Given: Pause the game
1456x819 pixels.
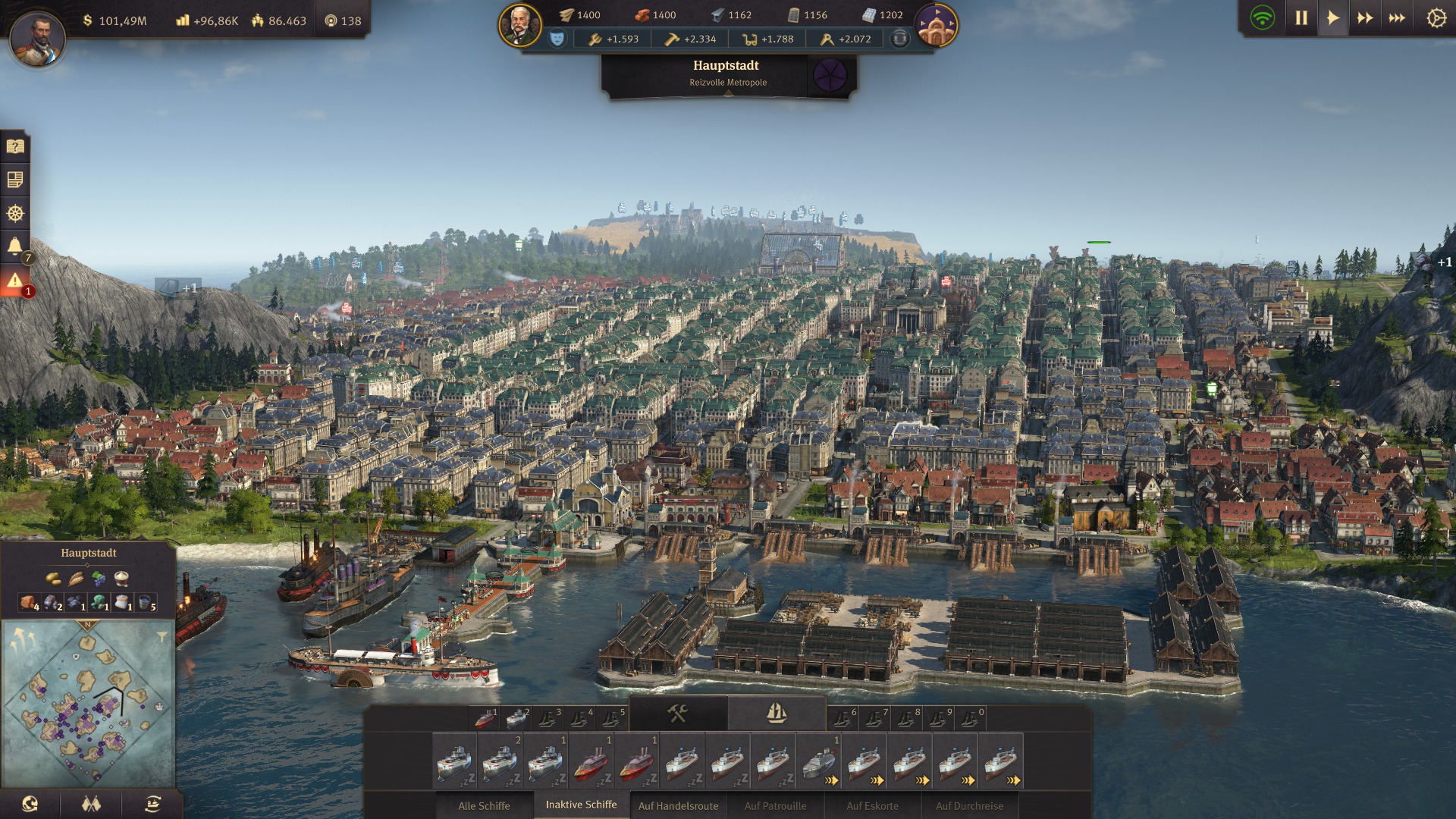Looking at the screenshot, I should pyautogui.click(x=1301, y=18).
